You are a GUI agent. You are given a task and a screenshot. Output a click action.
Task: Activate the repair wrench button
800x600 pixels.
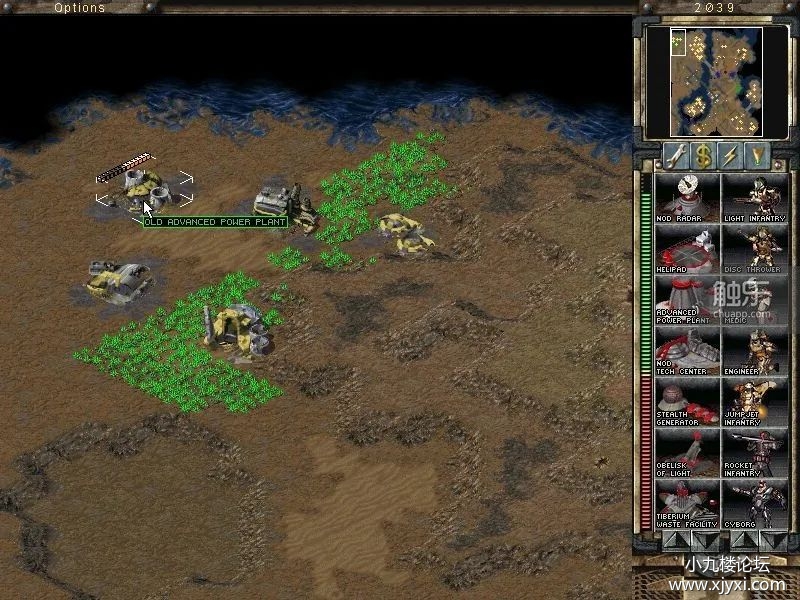pyautogui.click(x=677, y=155)
